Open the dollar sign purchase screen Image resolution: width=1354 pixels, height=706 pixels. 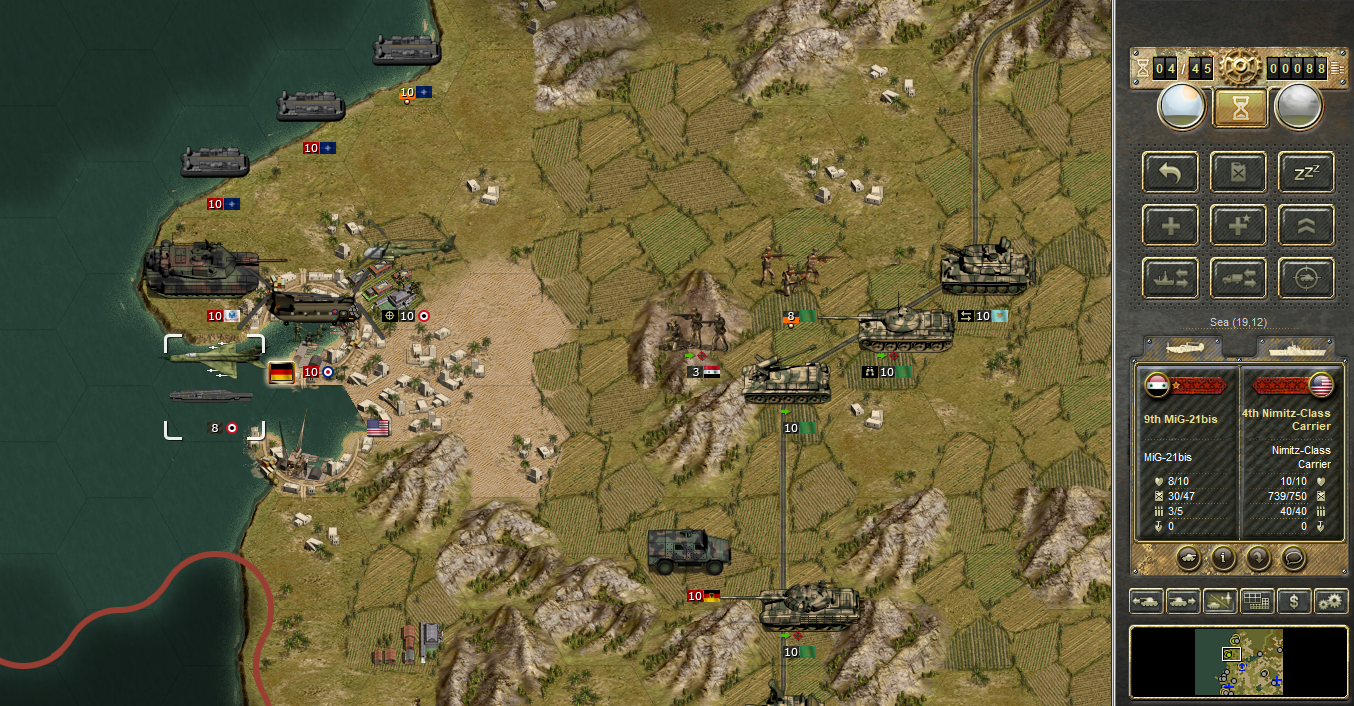1294,601
